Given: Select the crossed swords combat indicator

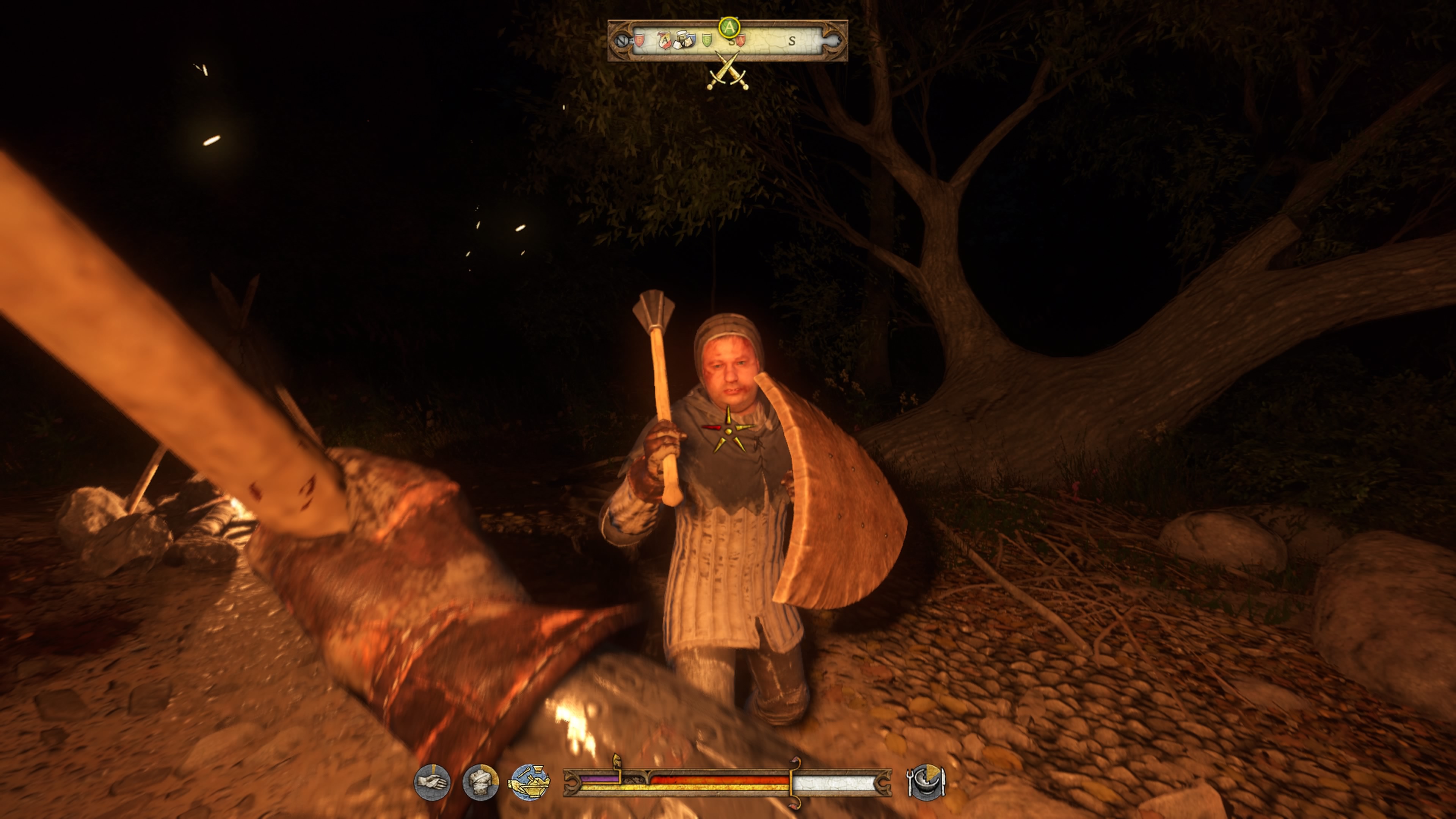Looking at the screenshot, I should [x=728, y=71].
